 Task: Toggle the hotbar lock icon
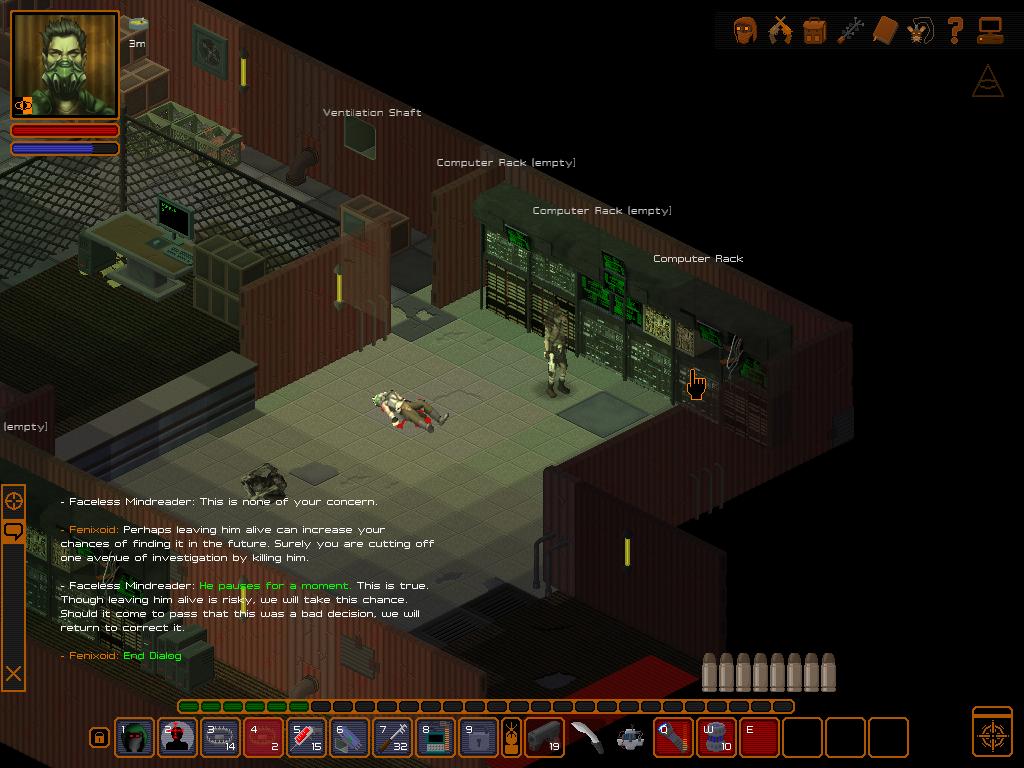pos(99,738)
